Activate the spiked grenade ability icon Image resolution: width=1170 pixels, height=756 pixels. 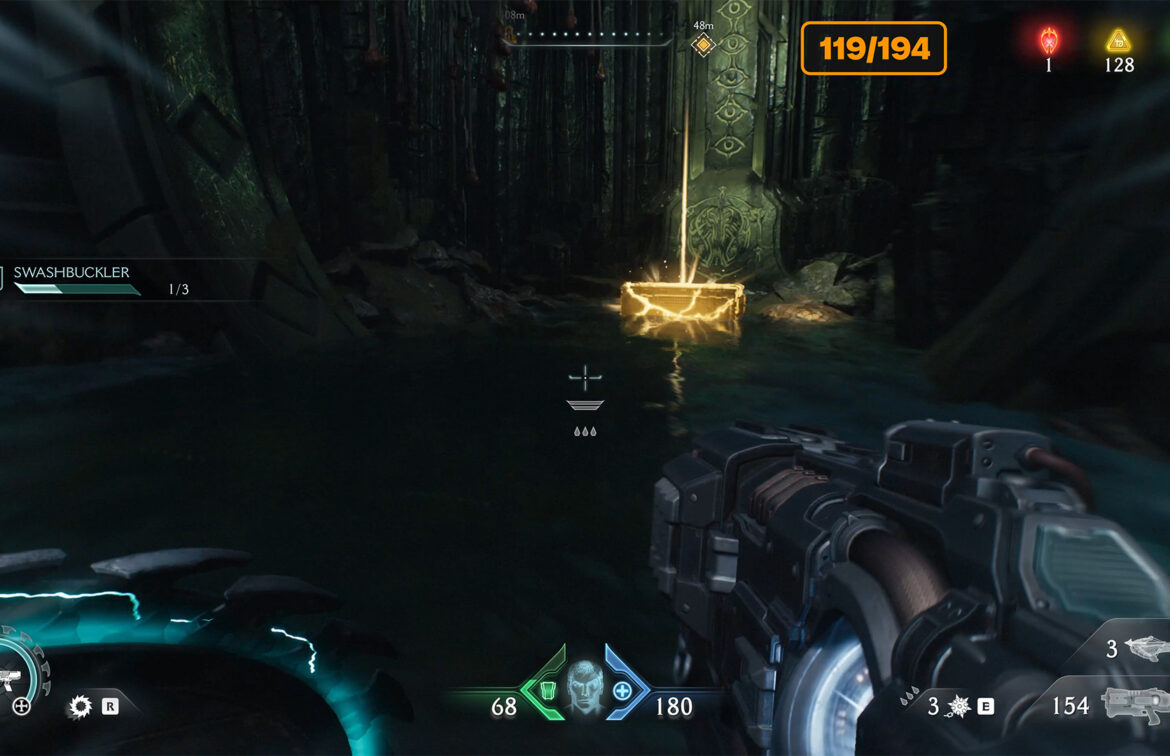pyautogui.click(x=958, y=707)
